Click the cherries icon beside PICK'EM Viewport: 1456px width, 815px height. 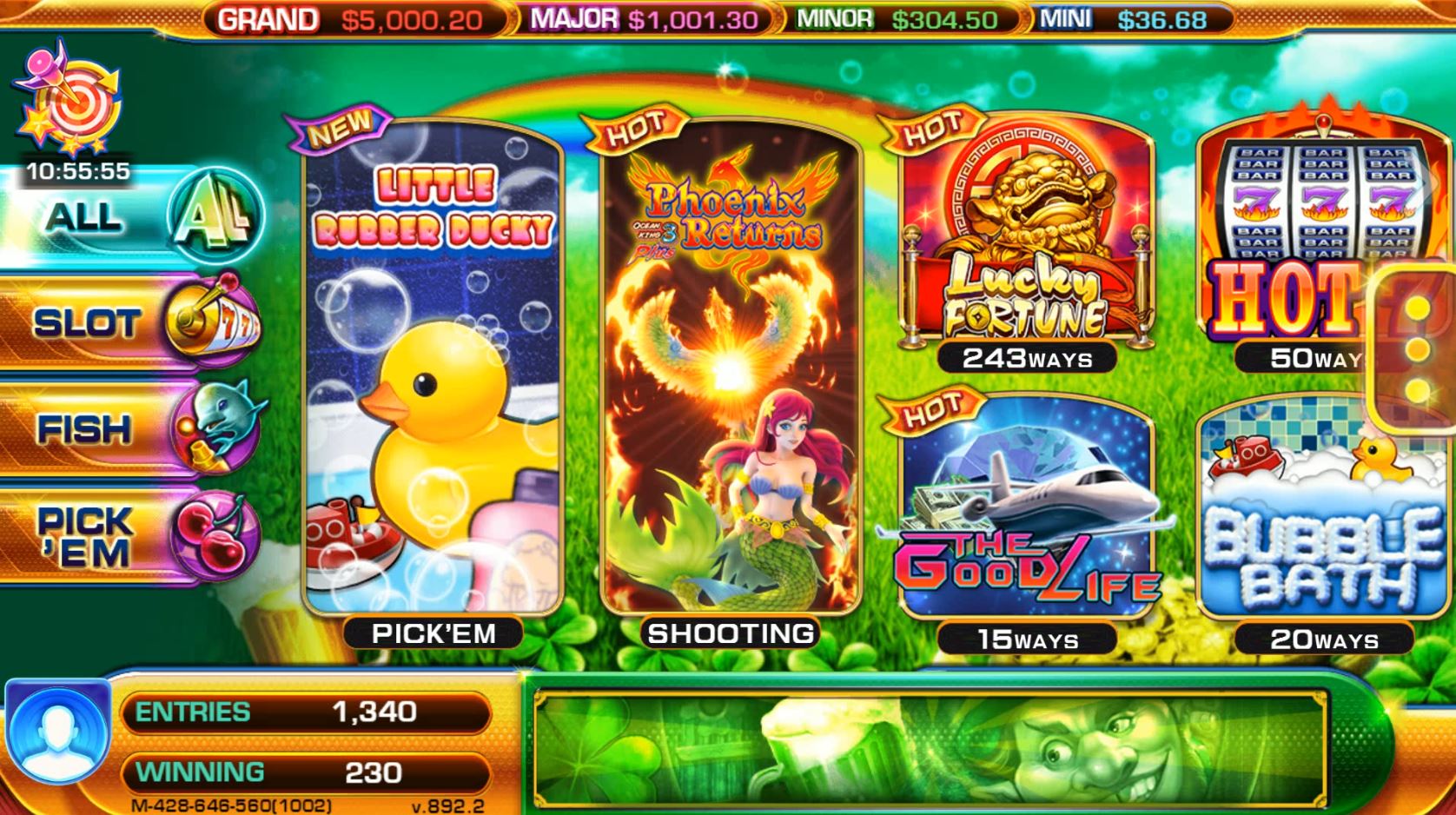pyautogui.click(x=219, y=533)
